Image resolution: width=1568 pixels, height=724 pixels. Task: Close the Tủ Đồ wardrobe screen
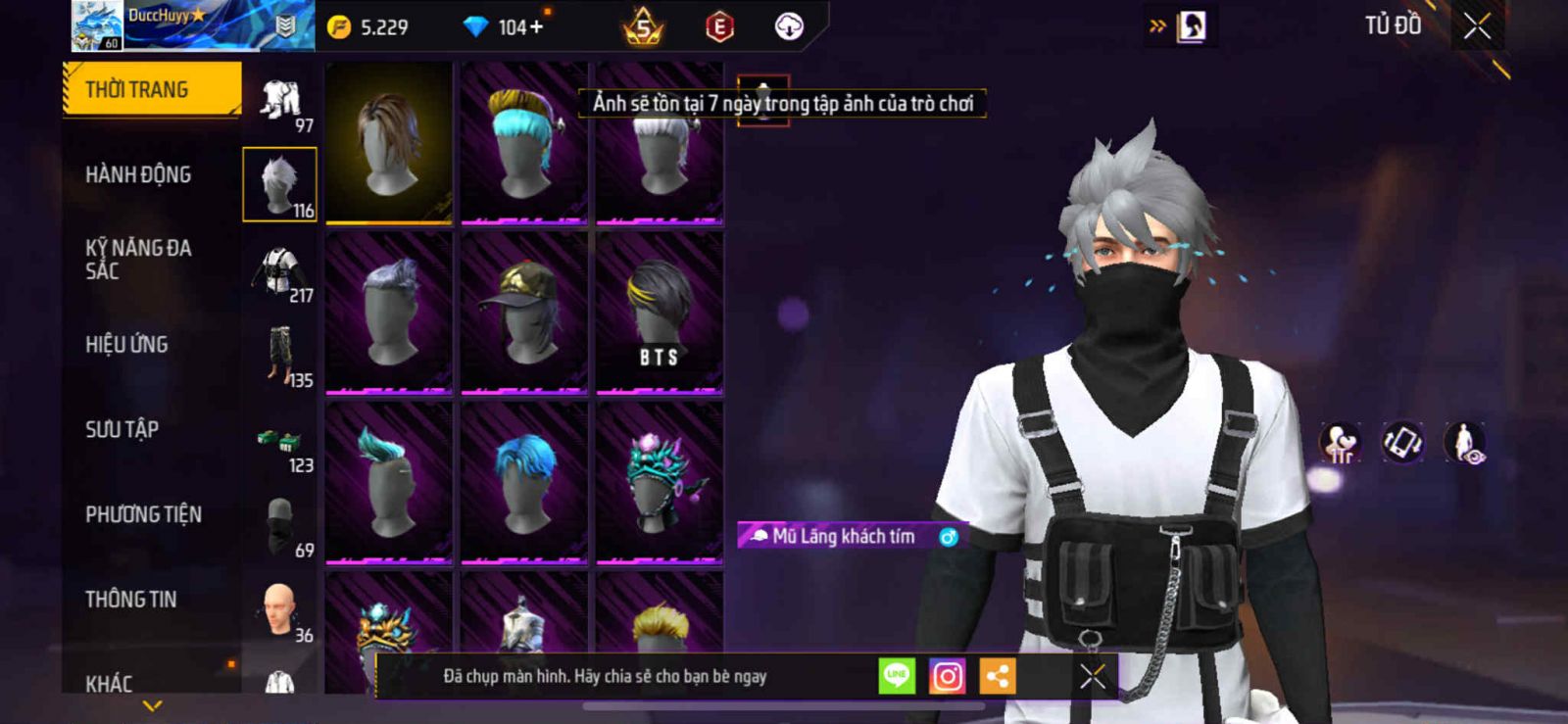(x=1477, y=26)
